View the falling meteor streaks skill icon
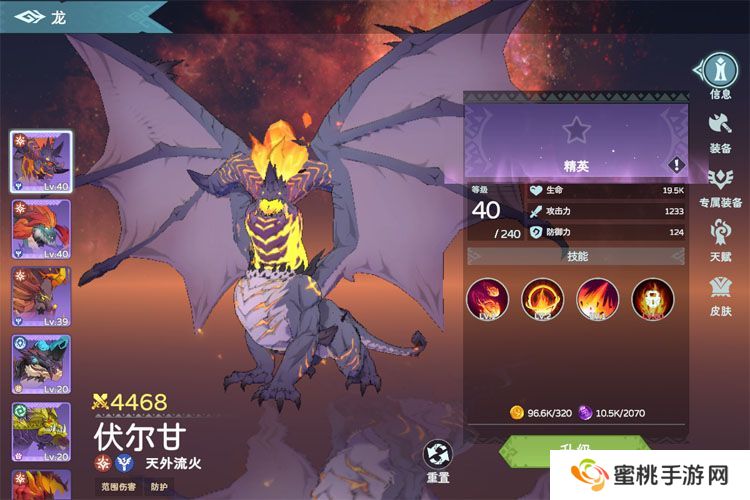Viewport: 750px width, 500px height. 597,298
